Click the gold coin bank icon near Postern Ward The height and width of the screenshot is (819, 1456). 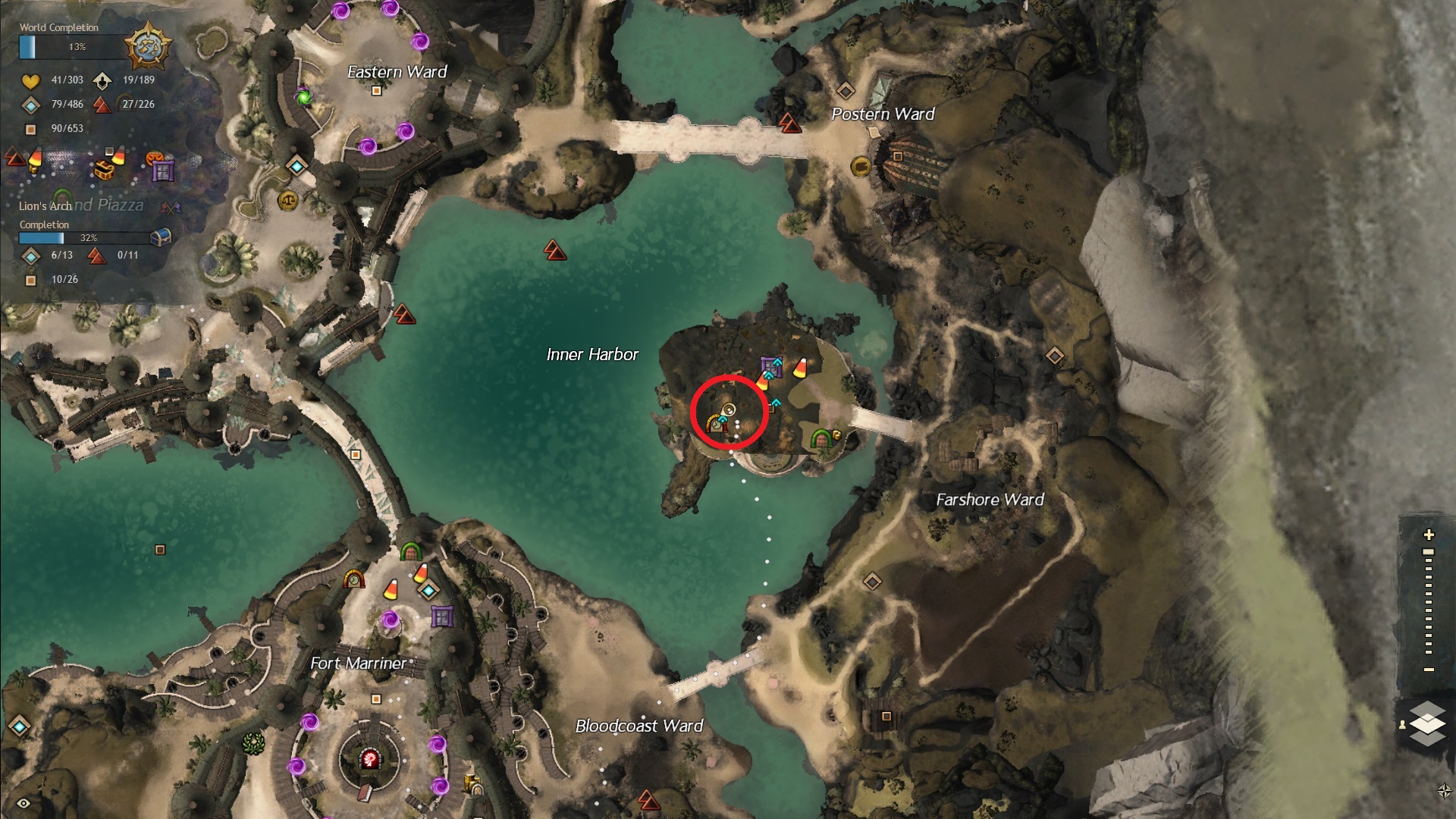pos(861,165)
